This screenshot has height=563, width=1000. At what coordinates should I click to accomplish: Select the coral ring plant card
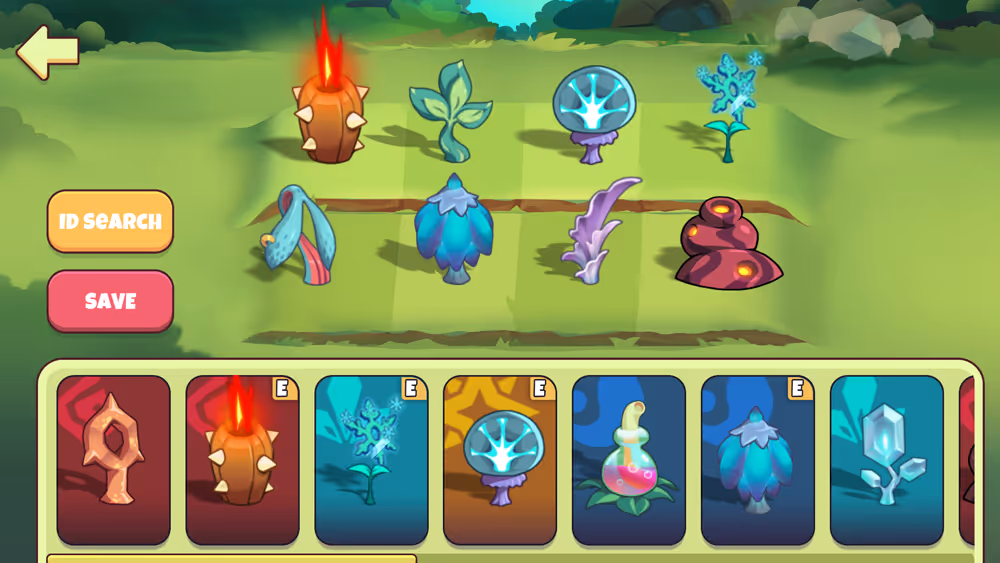pos(114,460)
